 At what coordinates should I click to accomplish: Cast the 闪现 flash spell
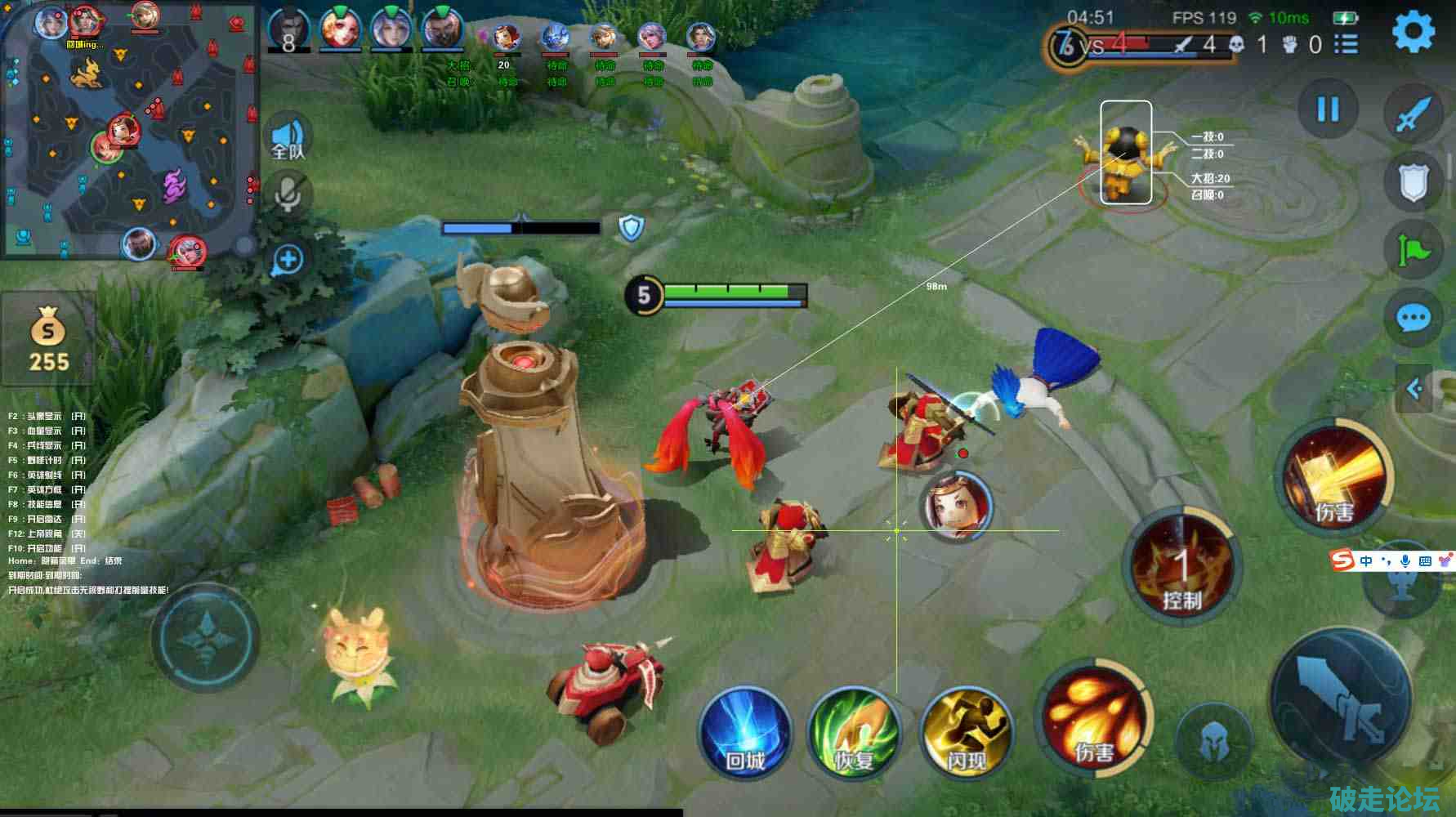[x=966, y=732]
